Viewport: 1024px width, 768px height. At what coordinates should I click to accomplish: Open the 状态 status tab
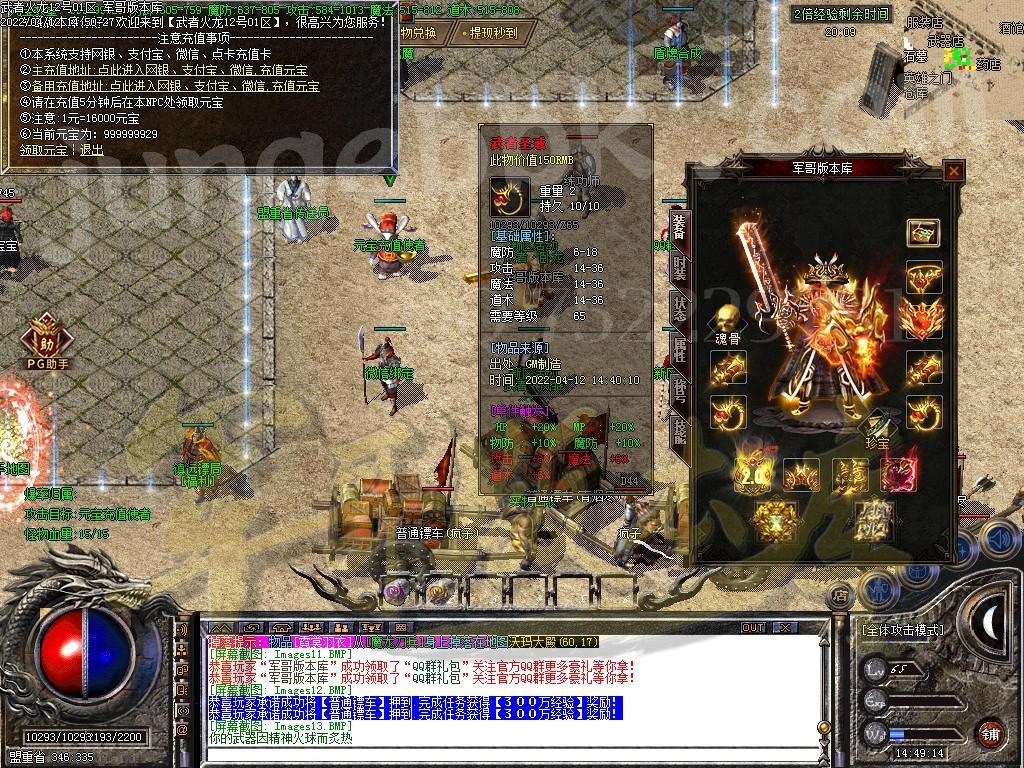pyautogui.click(x=679, y=310)
